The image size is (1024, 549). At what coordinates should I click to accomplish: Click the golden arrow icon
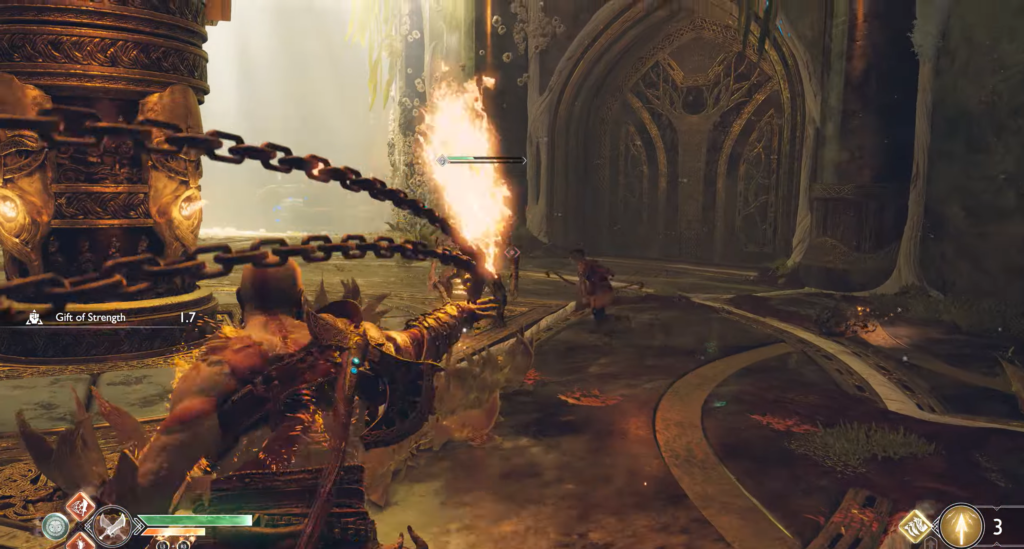961,525
